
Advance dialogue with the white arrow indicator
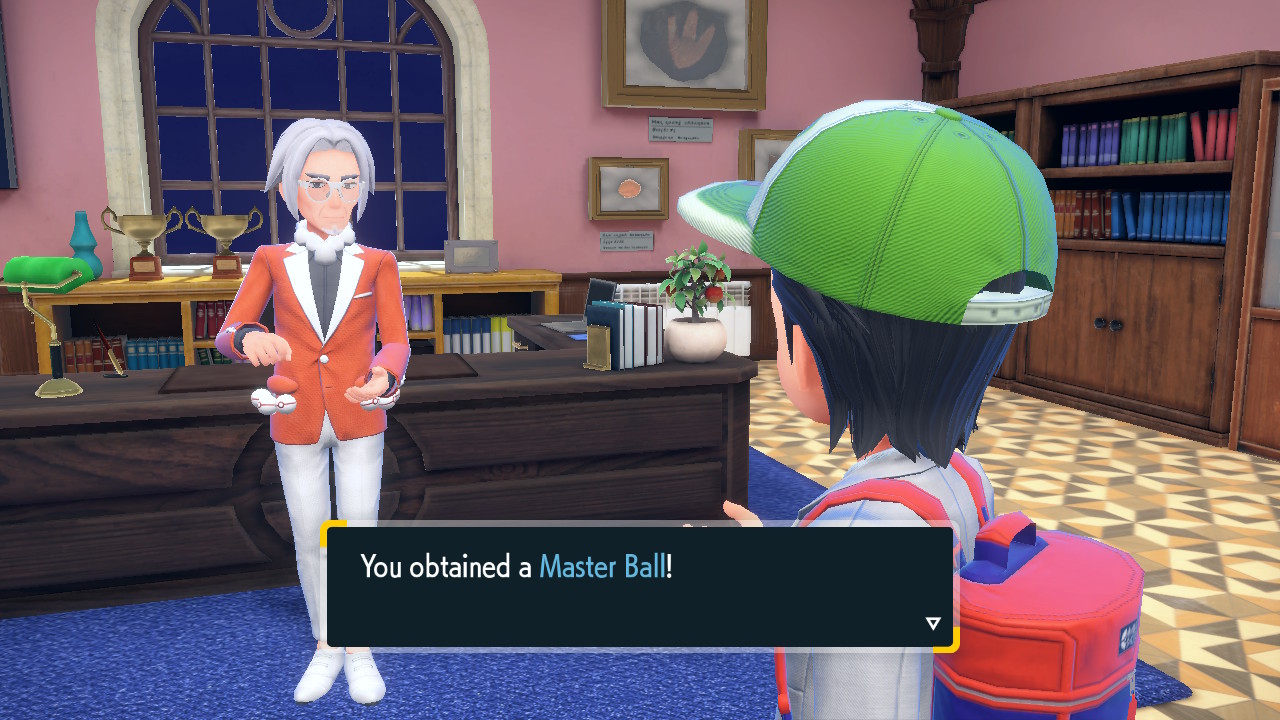[x=933, y=624]
